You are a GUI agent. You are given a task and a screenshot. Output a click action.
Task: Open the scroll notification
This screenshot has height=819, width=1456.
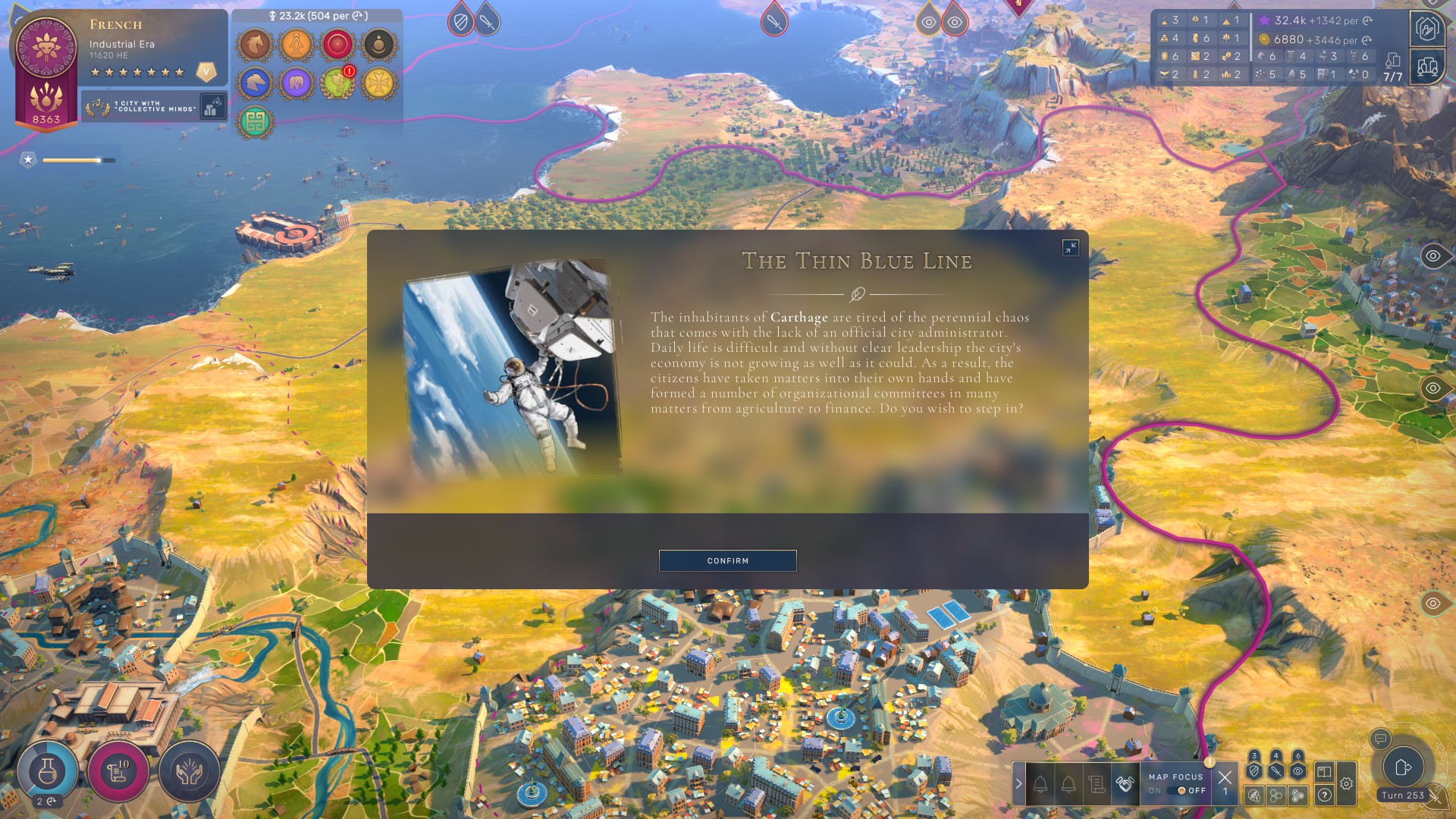tap(1097, 784)
